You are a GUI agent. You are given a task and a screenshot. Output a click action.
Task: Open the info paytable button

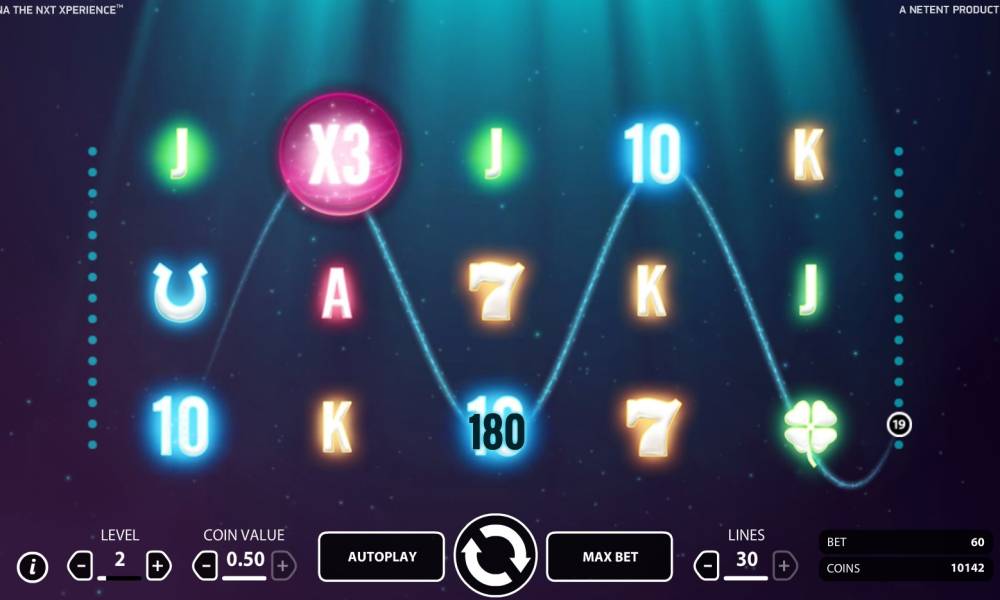(x=33, y=567)
